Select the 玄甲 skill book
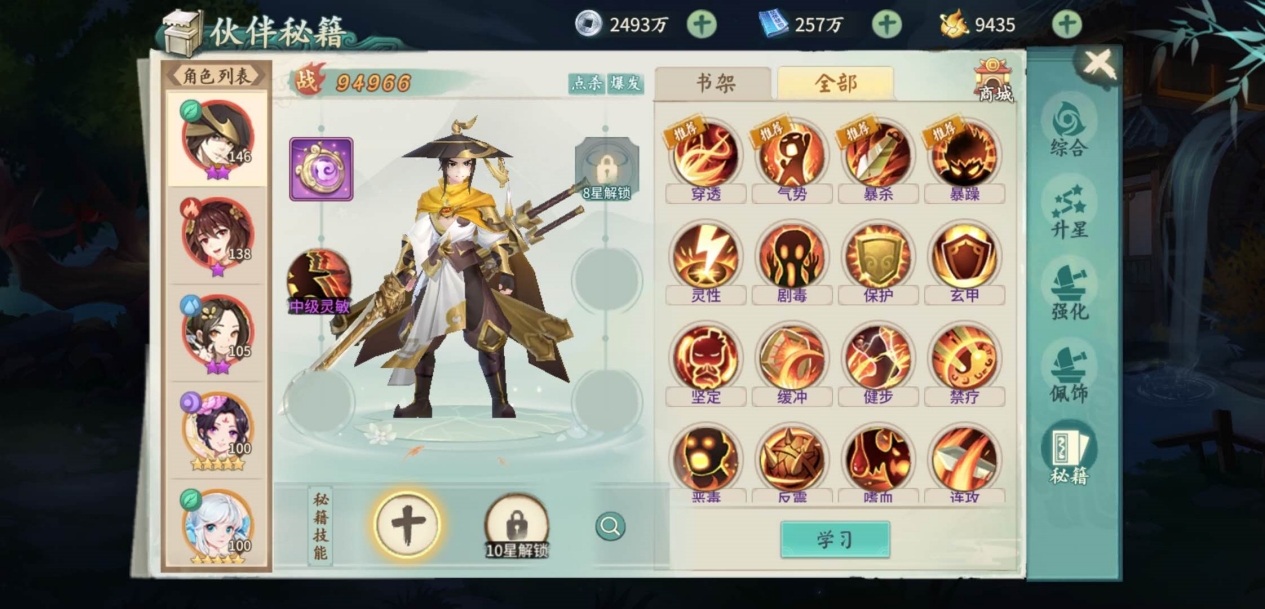Viewport: 1265px width, 609px height. tap(964, 257)
